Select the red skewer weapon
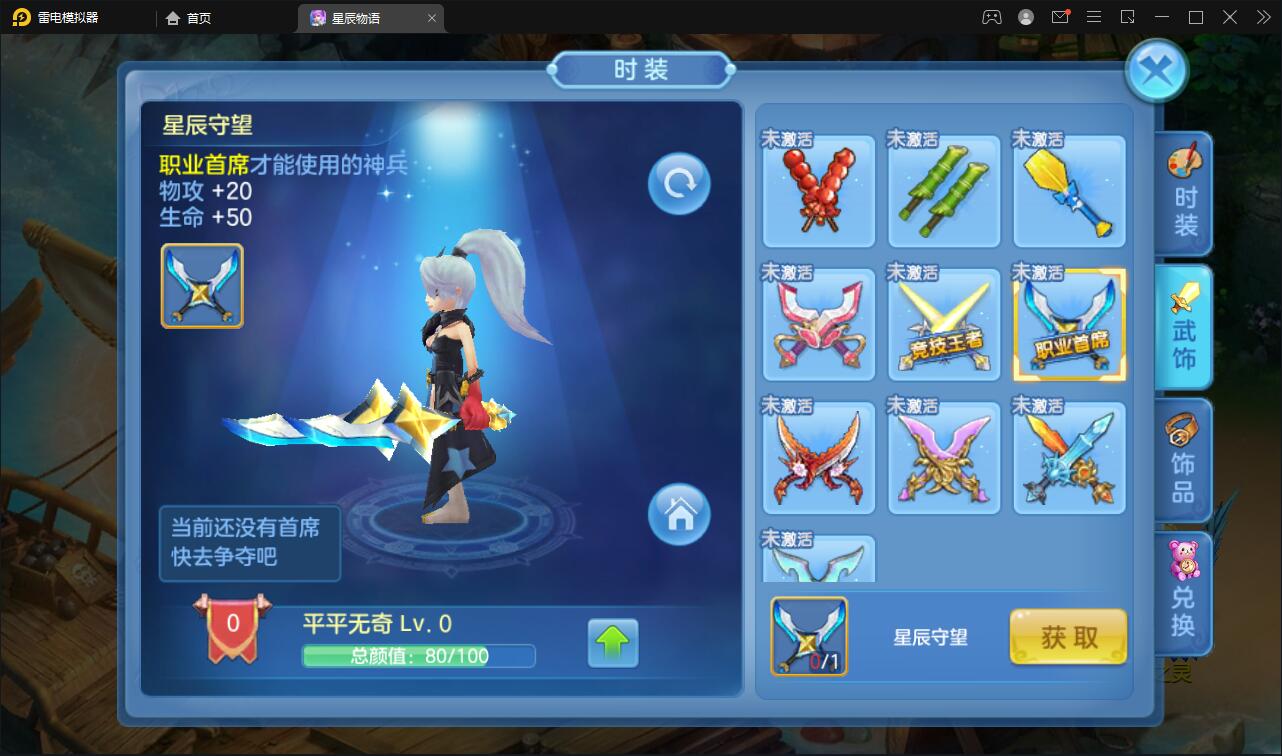 point(819,190)
